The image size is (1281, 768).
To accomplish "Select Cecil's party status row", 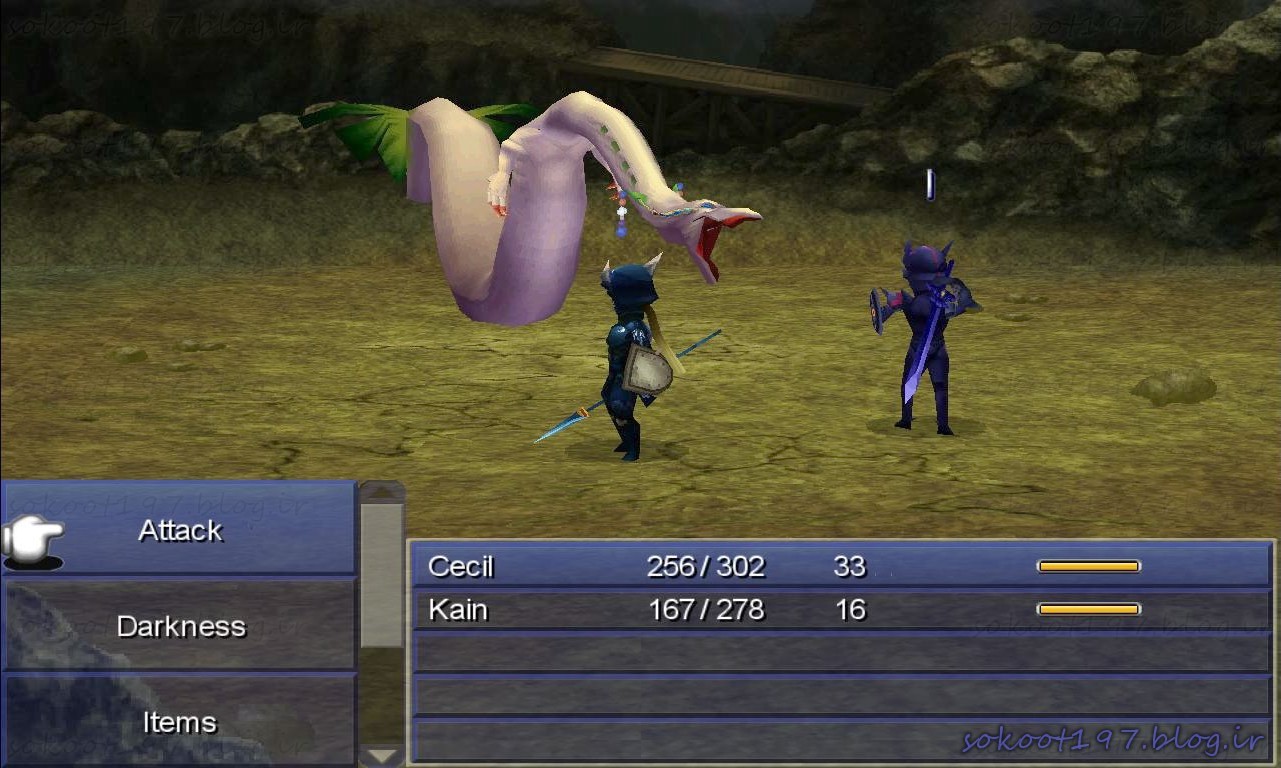I will (x=840, y=567).
